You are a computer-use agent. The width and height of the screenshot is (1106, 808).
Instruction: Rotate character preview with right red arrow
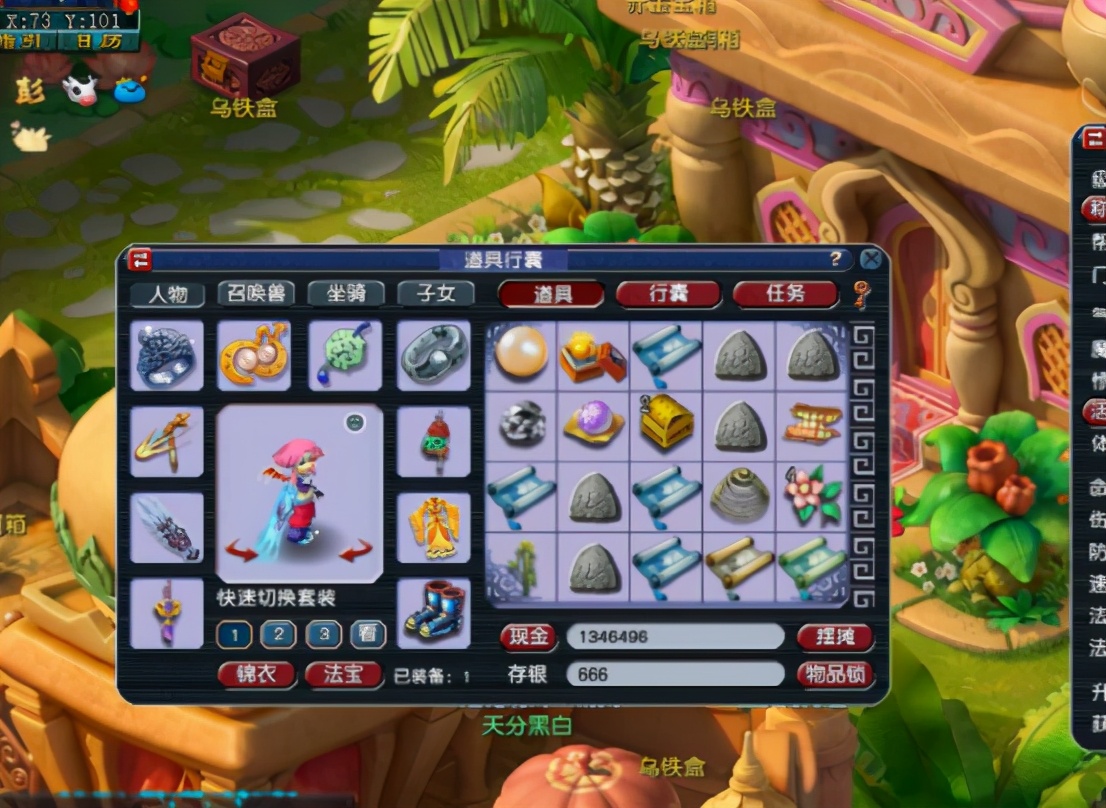[355, 550]
